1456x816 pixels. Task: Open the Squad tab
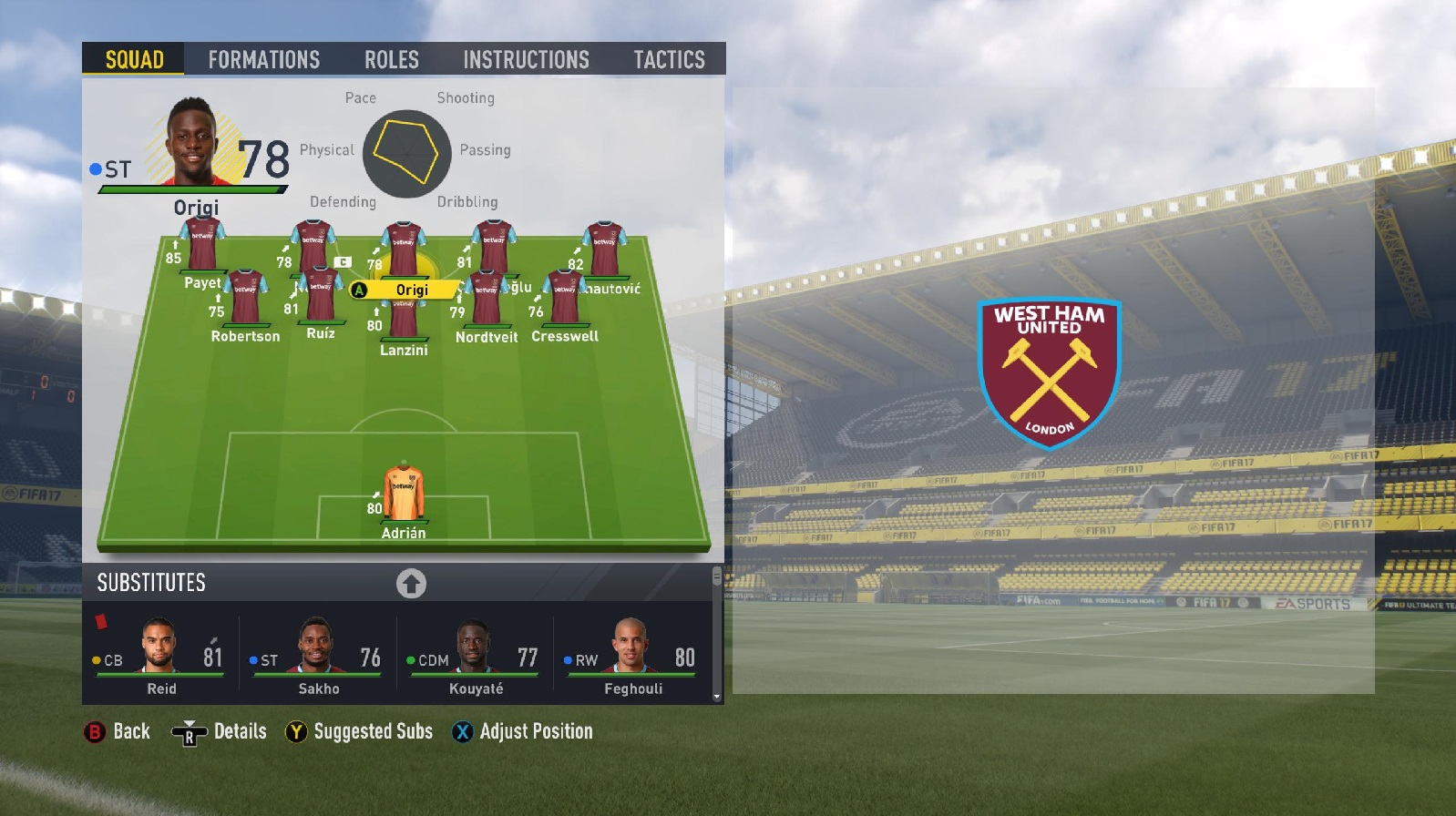coord(134,60)
